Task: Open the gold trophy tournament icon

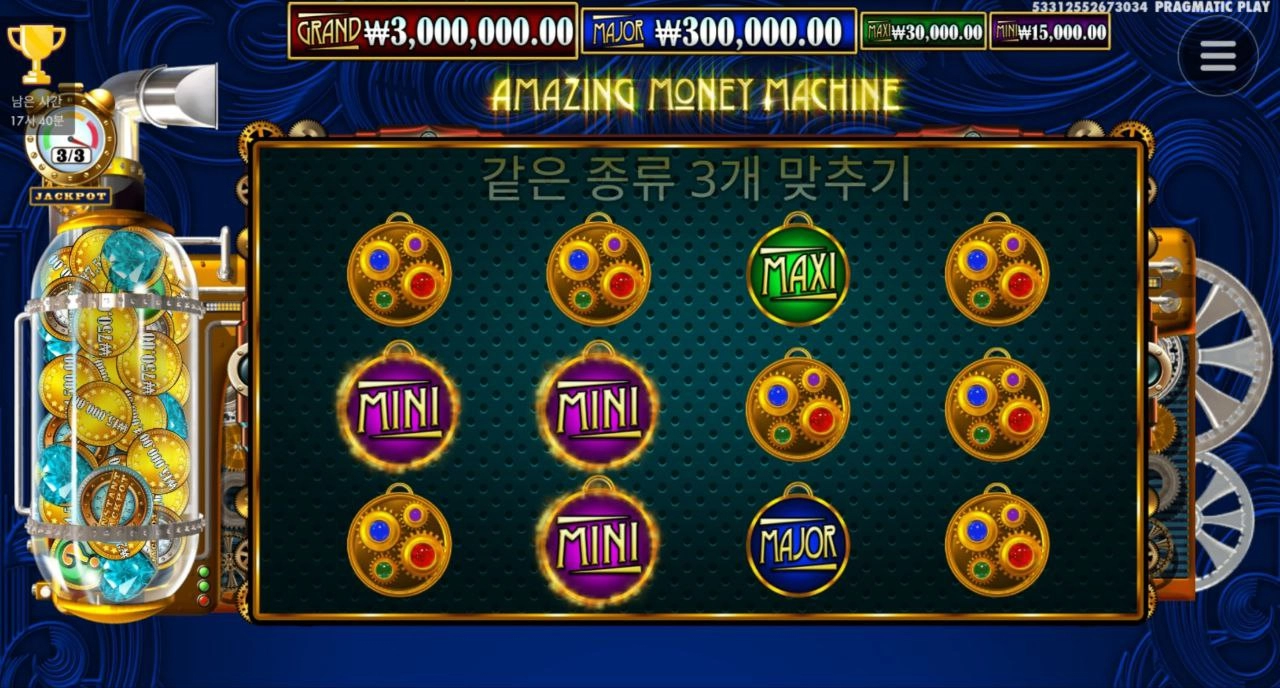Action: (36, 53)
